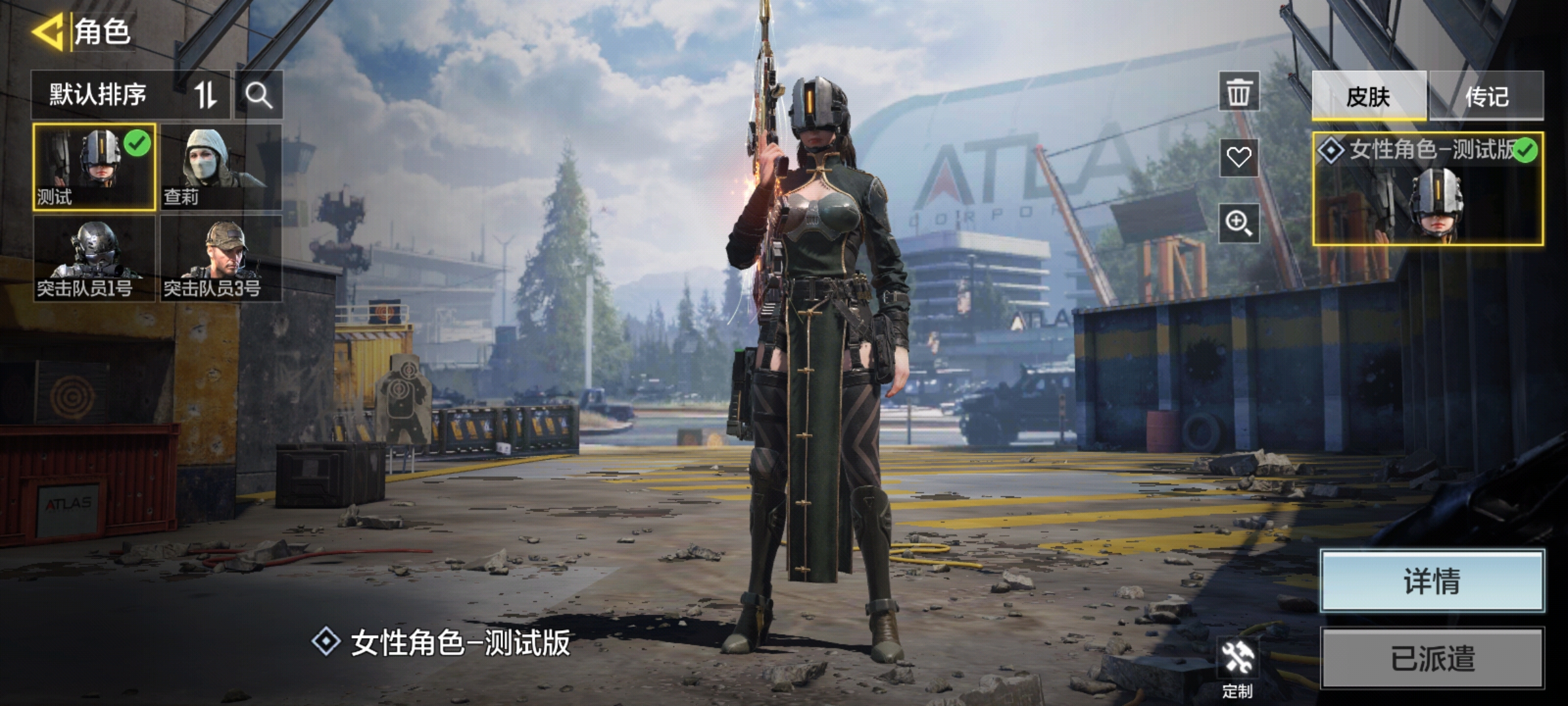Viewport: 1568px width, 706px height.
Task: Click the 已派遣 dispatched button
Action: 1431,658
